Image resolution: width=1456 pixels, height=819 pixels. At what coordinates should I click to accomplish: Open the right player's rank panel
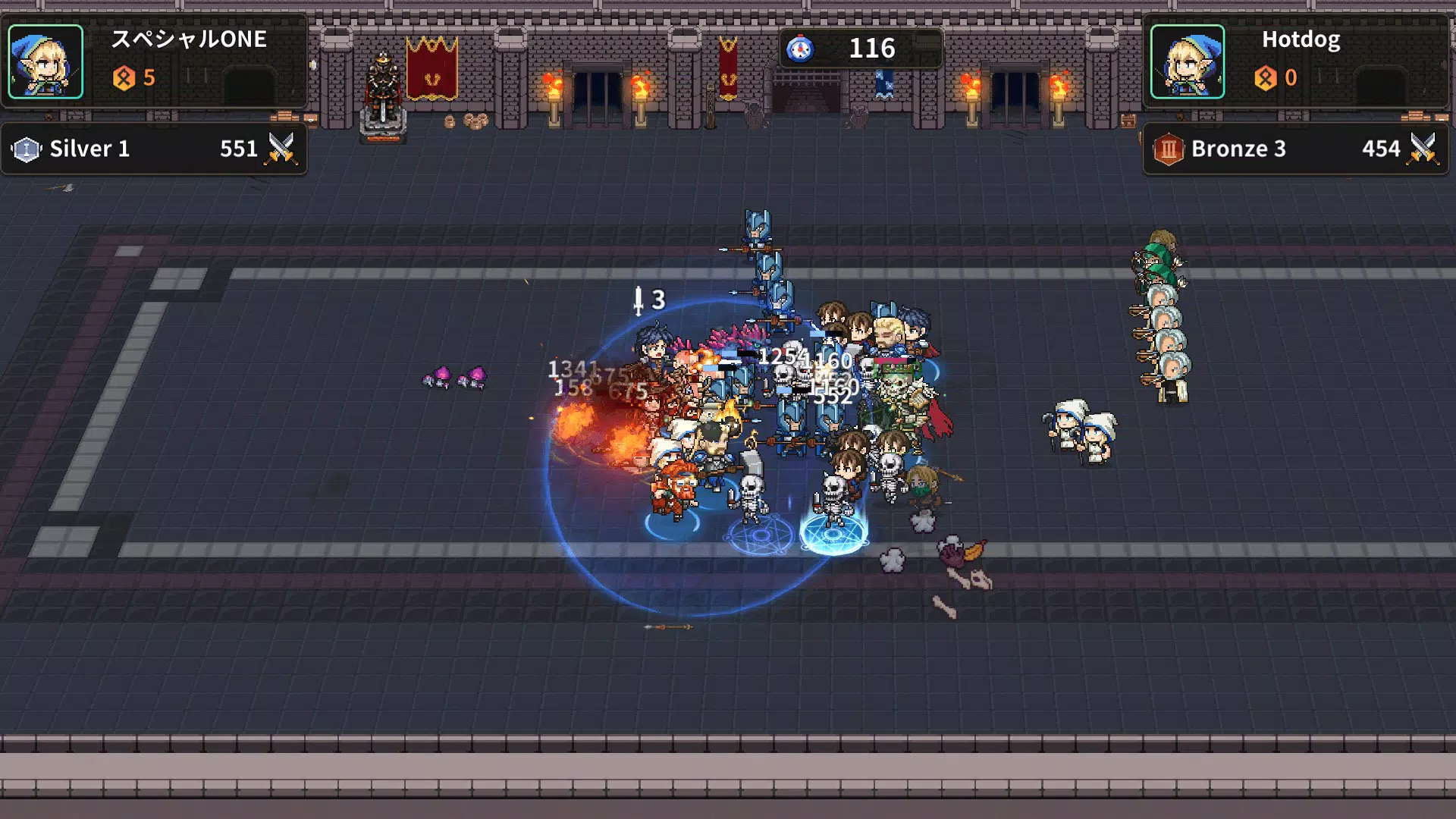[x=1297, y=149]
